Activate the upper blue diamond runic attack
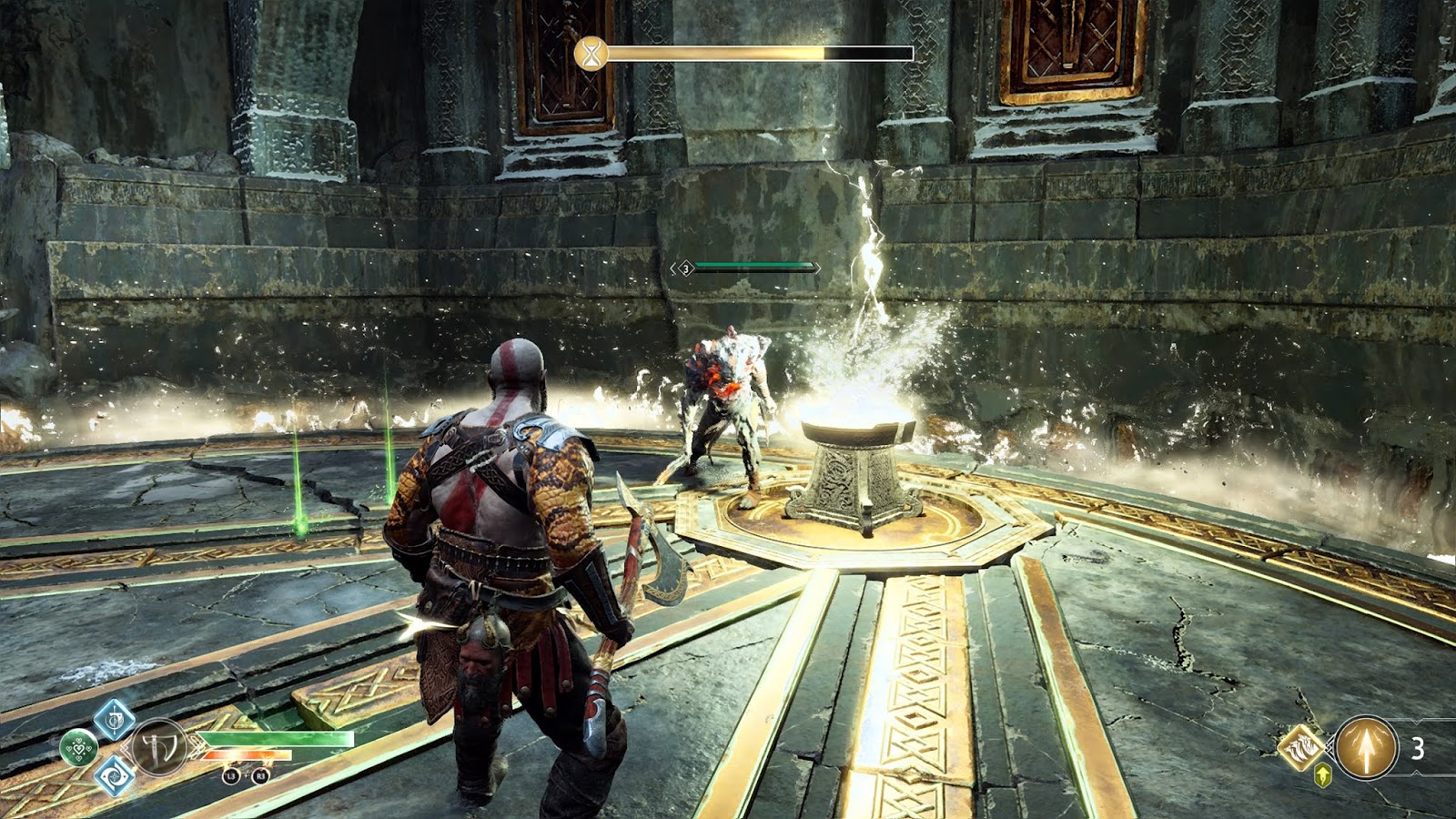This screenshot has width=1456, height=819. click(115, 721)
